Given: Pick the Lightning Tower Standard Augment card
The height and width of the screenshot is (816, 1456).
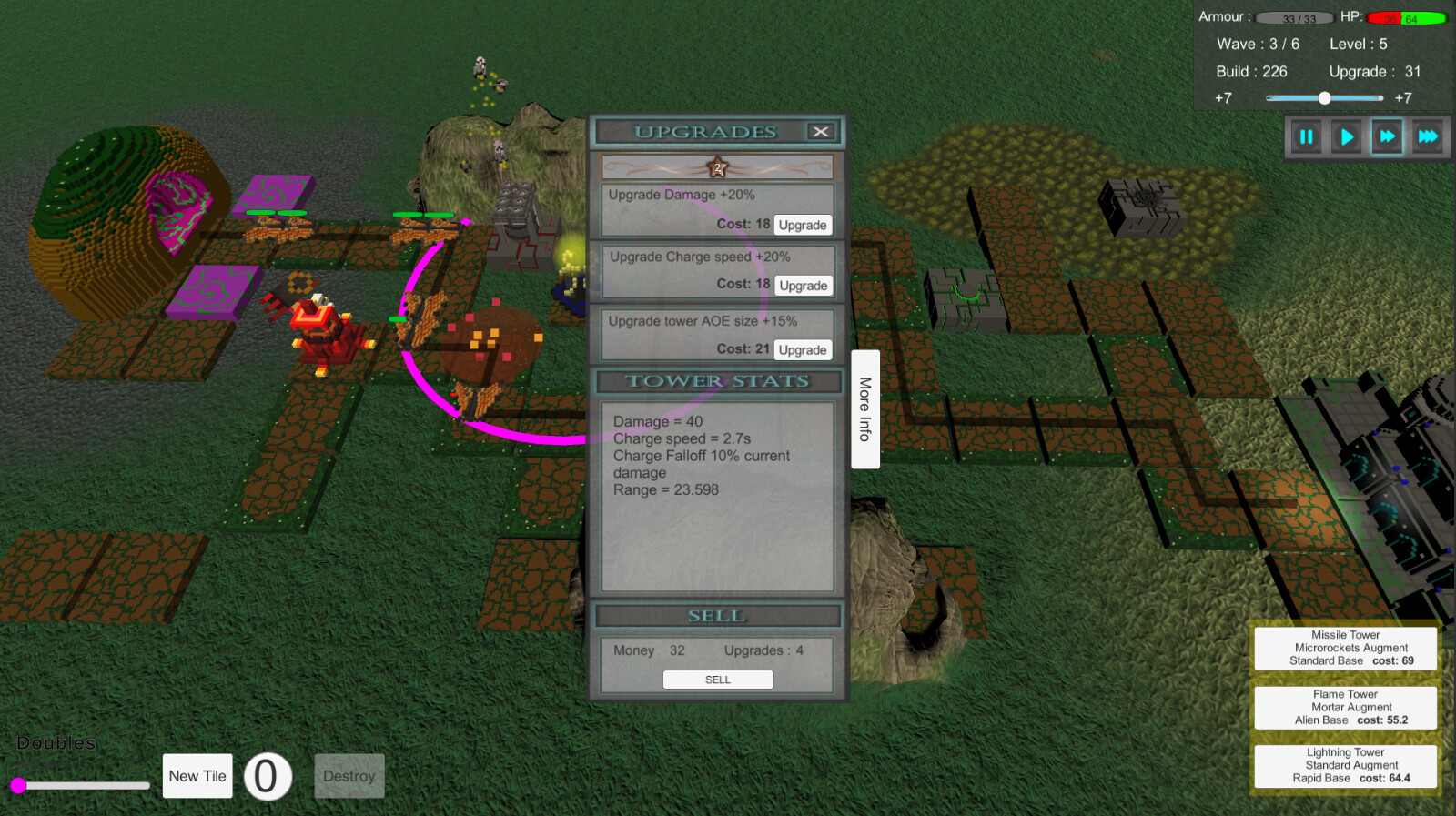Looking at the screenshot, I should coord(1345,766).
